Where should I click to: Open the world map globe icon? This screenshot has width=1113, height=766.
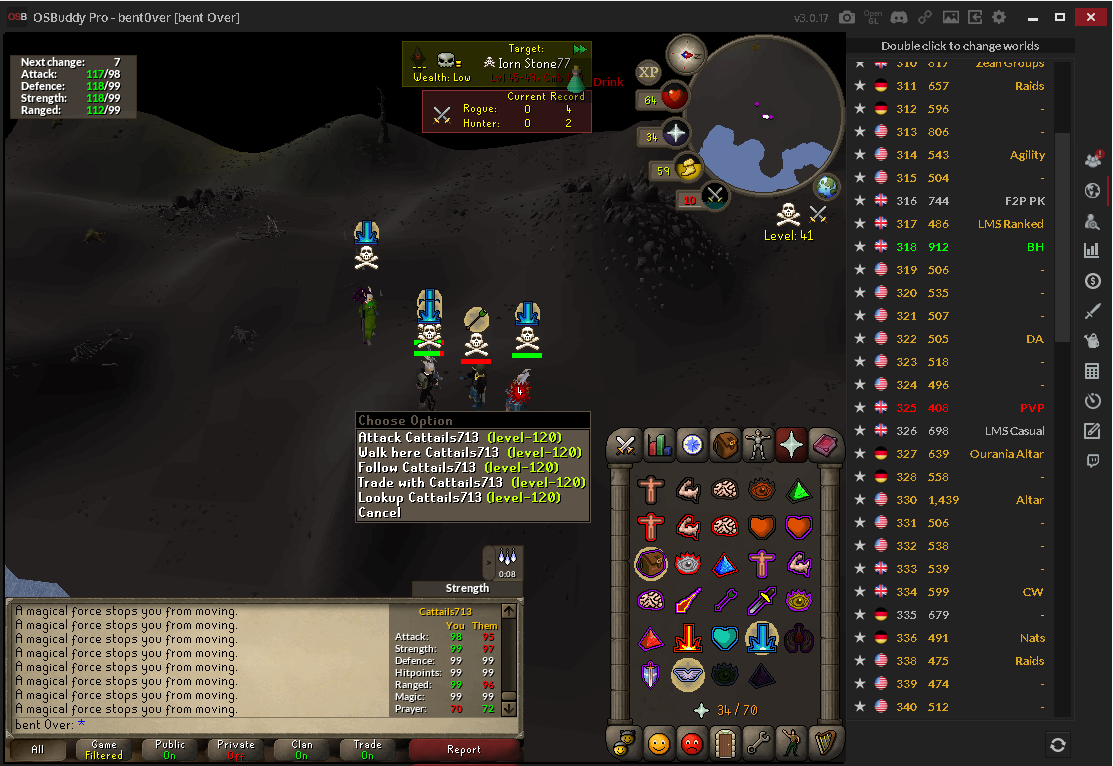827,187
